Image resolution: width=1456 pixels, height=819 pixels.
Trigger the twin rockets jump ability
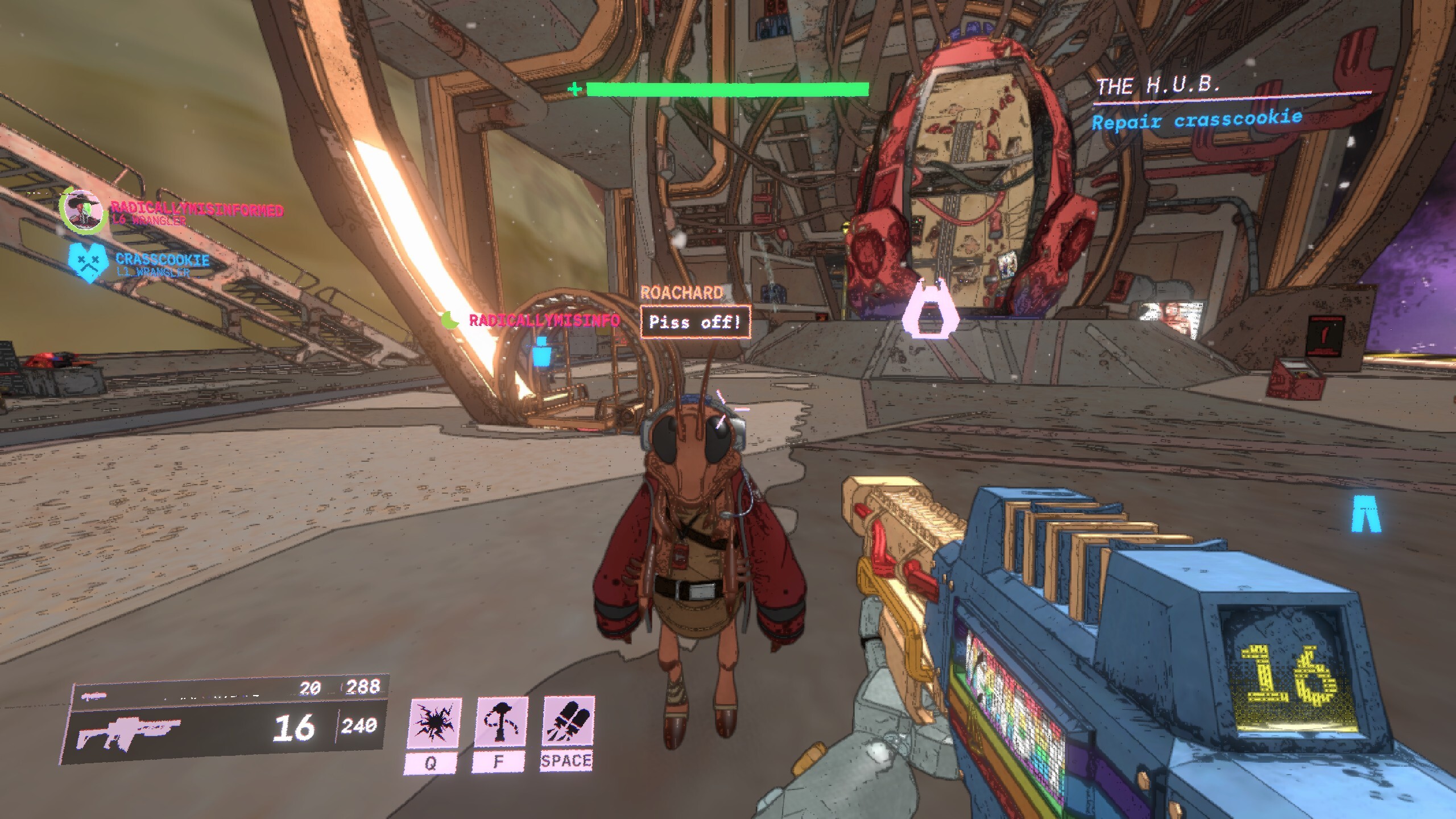pyautogui.click(x=568, y=721)
